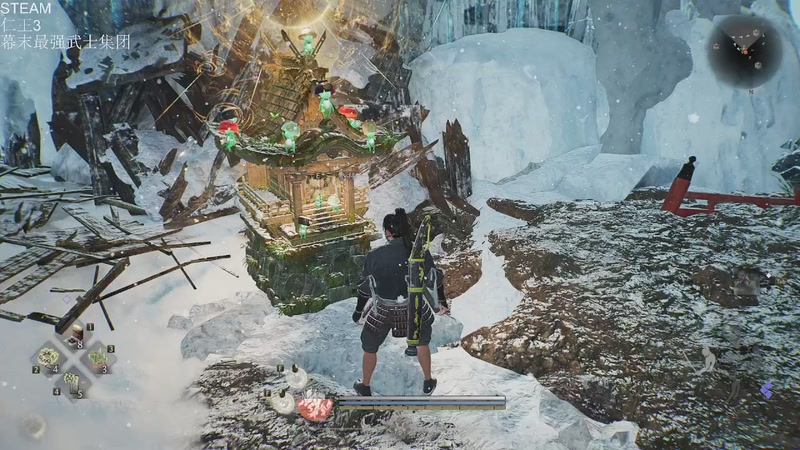Activate the red guardian spirit icon
Screen dimensions: 800x450
pyautogui.click(x=314, y=408)
